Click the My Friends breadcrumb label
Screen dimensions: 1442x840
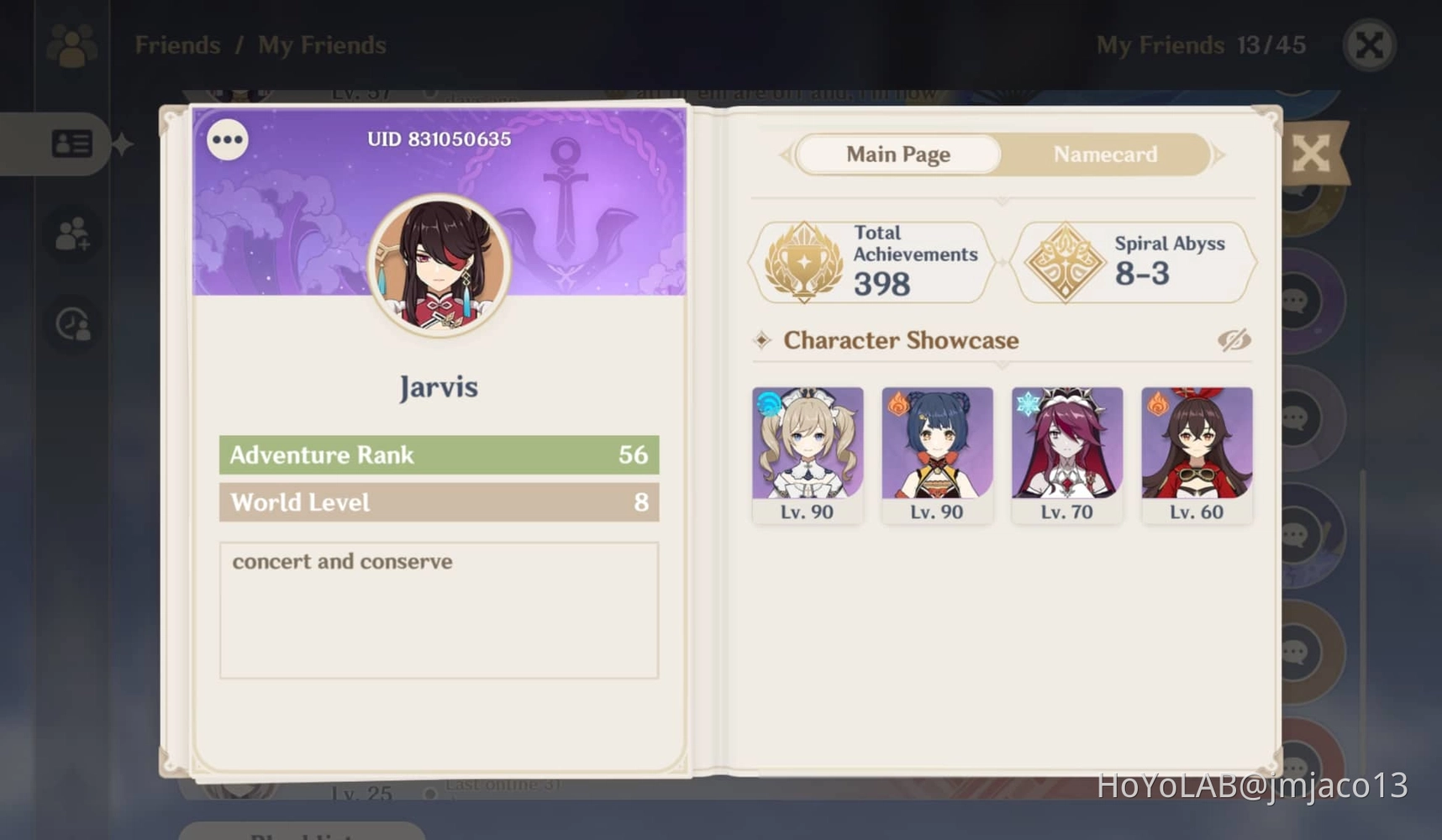[x=321, y=45]
